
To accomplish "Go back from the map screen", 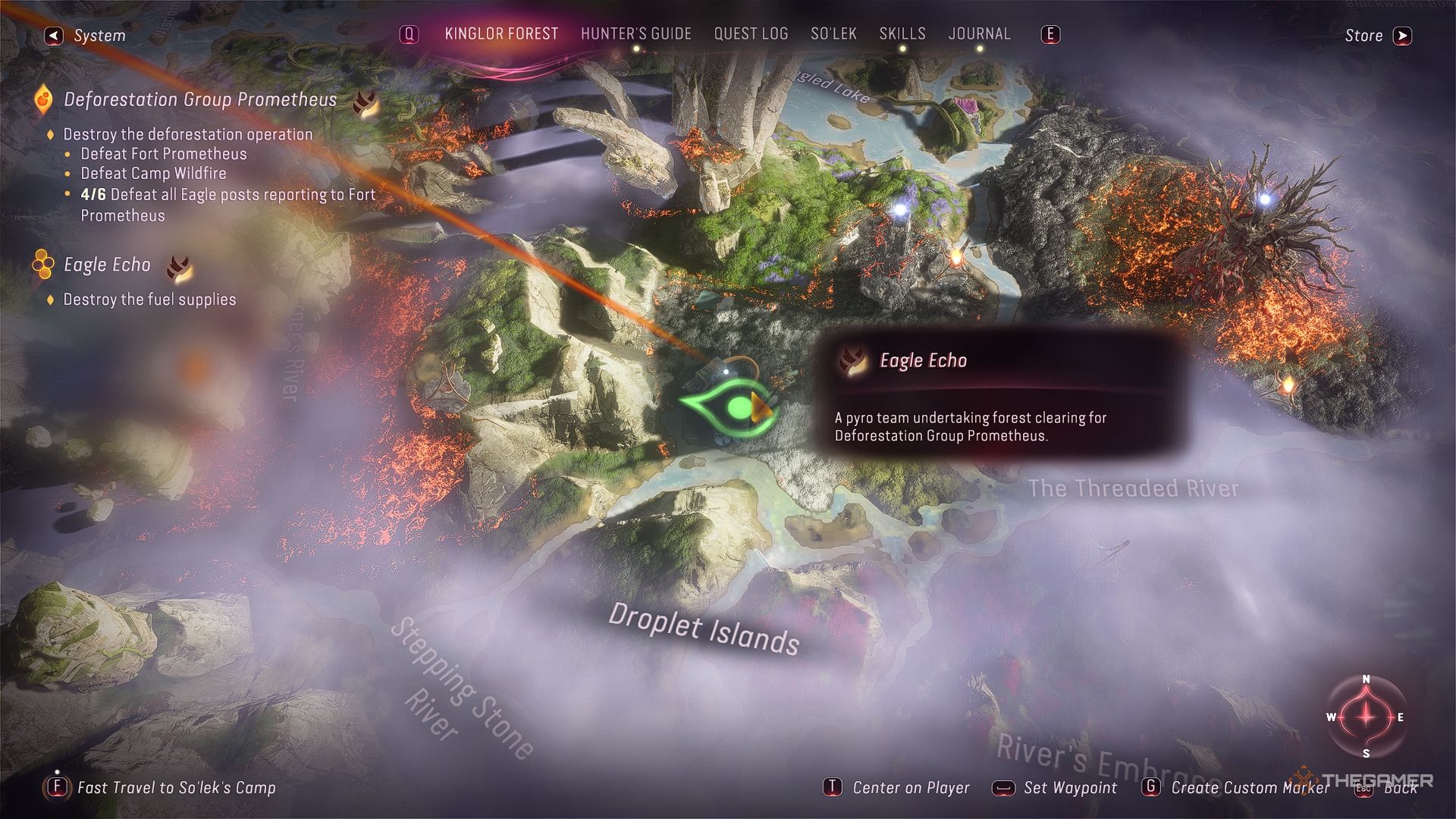I will tap(1389, 788).
